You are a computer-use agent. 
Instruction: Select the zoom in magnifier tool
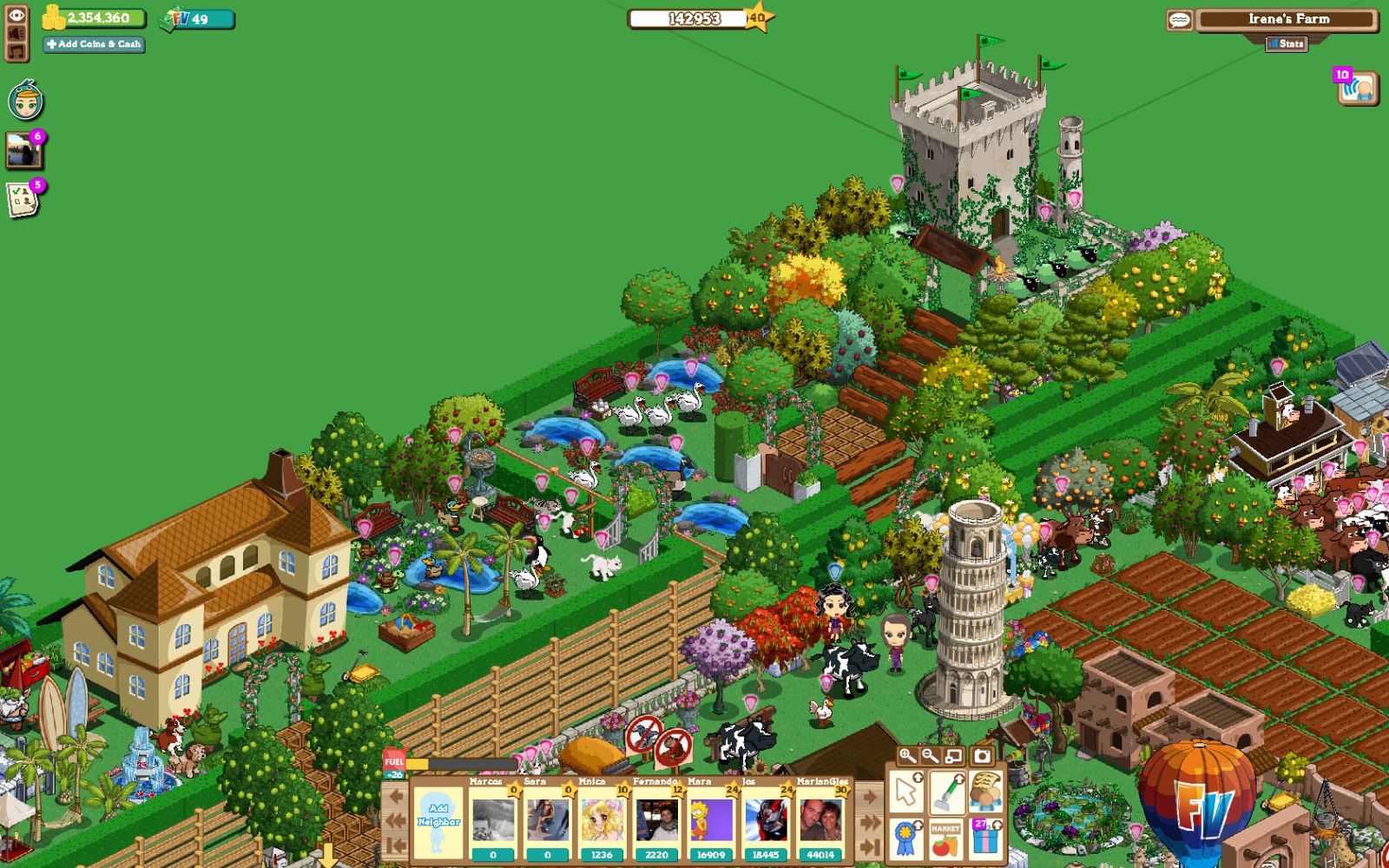(x=906, y=755)
